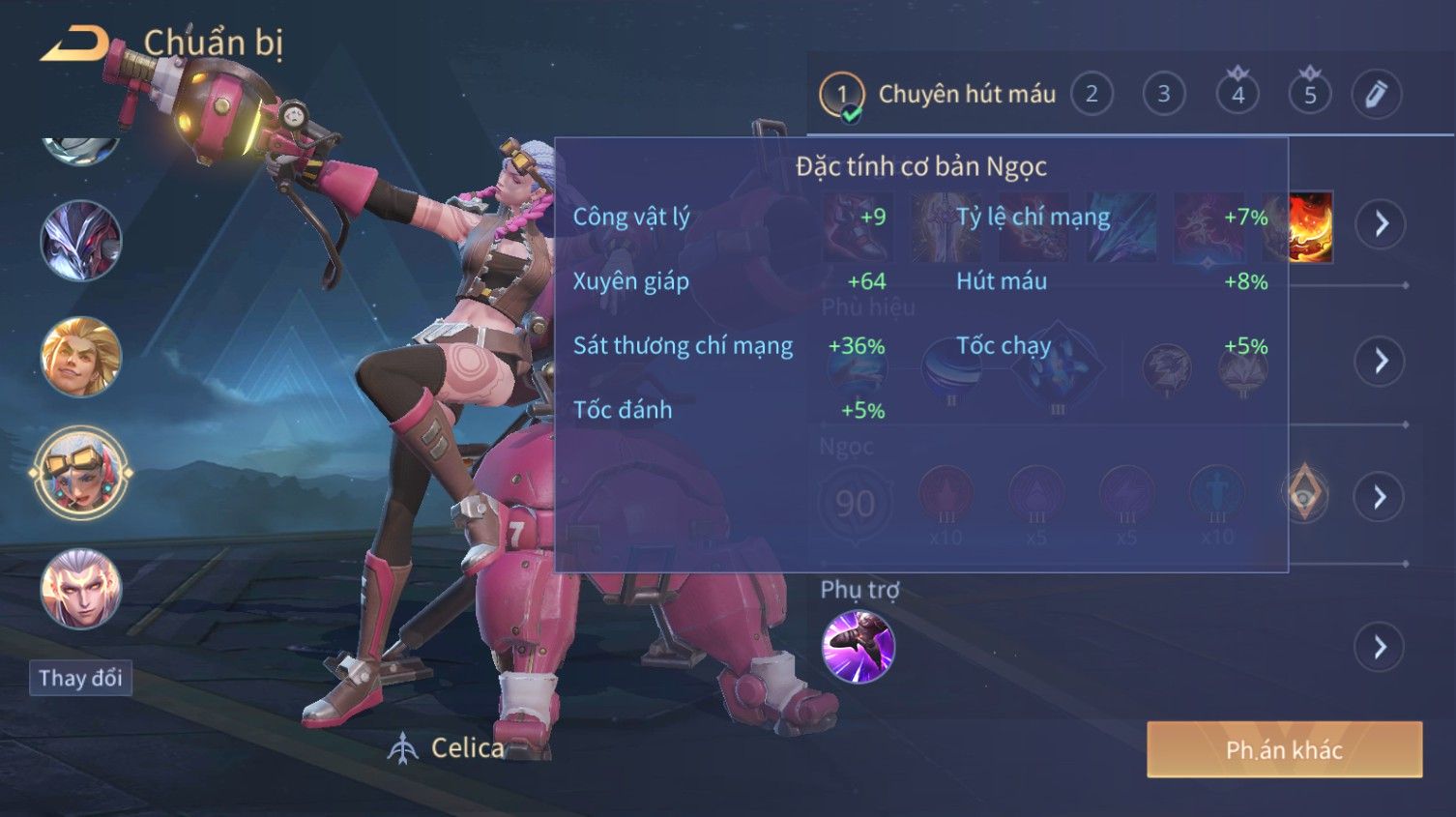Image resolution: width=1456 pixels, height=817 pixels.
Task: Select Celica's goggles hero portrait
Action: [x=81, y=473]
